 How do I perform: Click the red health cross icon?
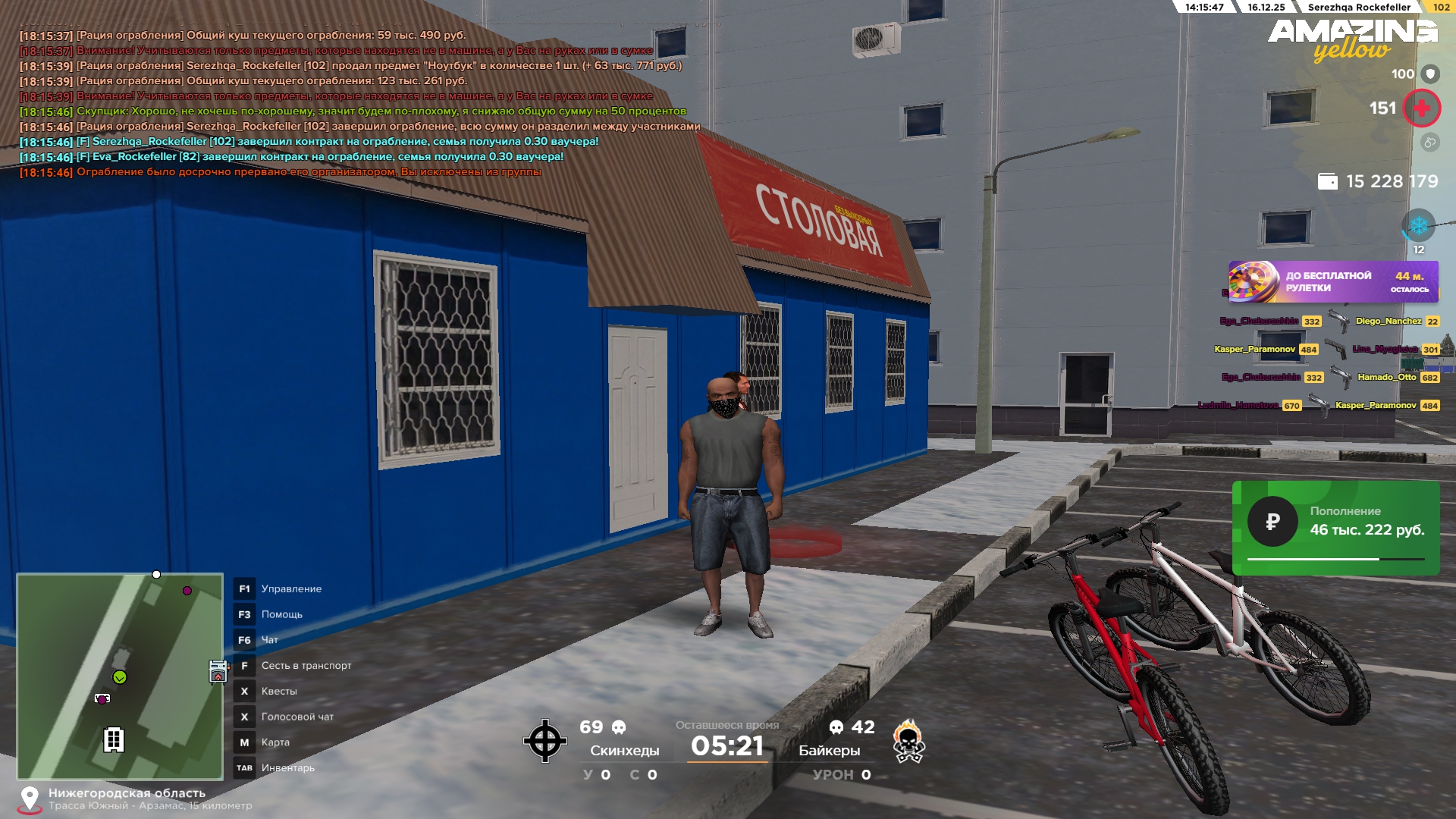pyautogui.click(x=1421, y=108)
